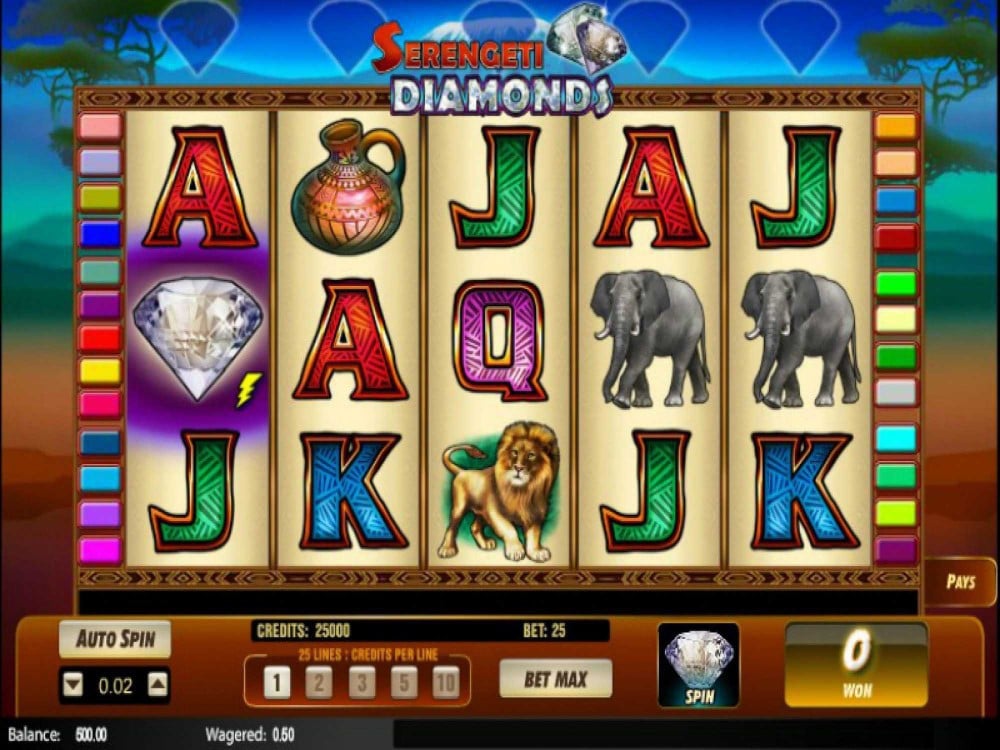The width and height of the screenshot is (1000, 750).
Task: Decrease the coin value with down arrow
Action: 72,685
